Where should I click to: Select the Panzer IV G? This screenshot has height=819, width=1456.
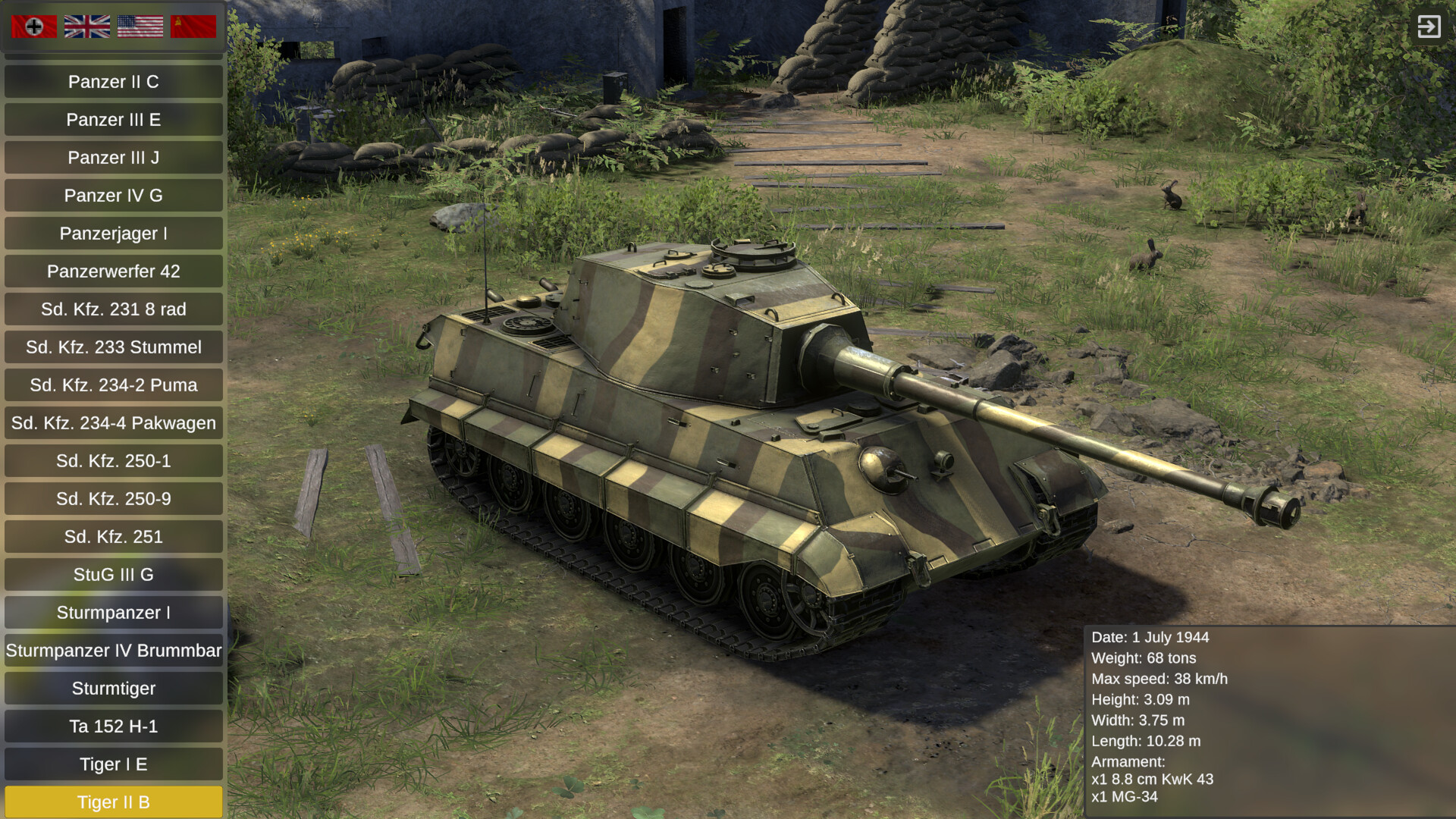click(113, 195)
